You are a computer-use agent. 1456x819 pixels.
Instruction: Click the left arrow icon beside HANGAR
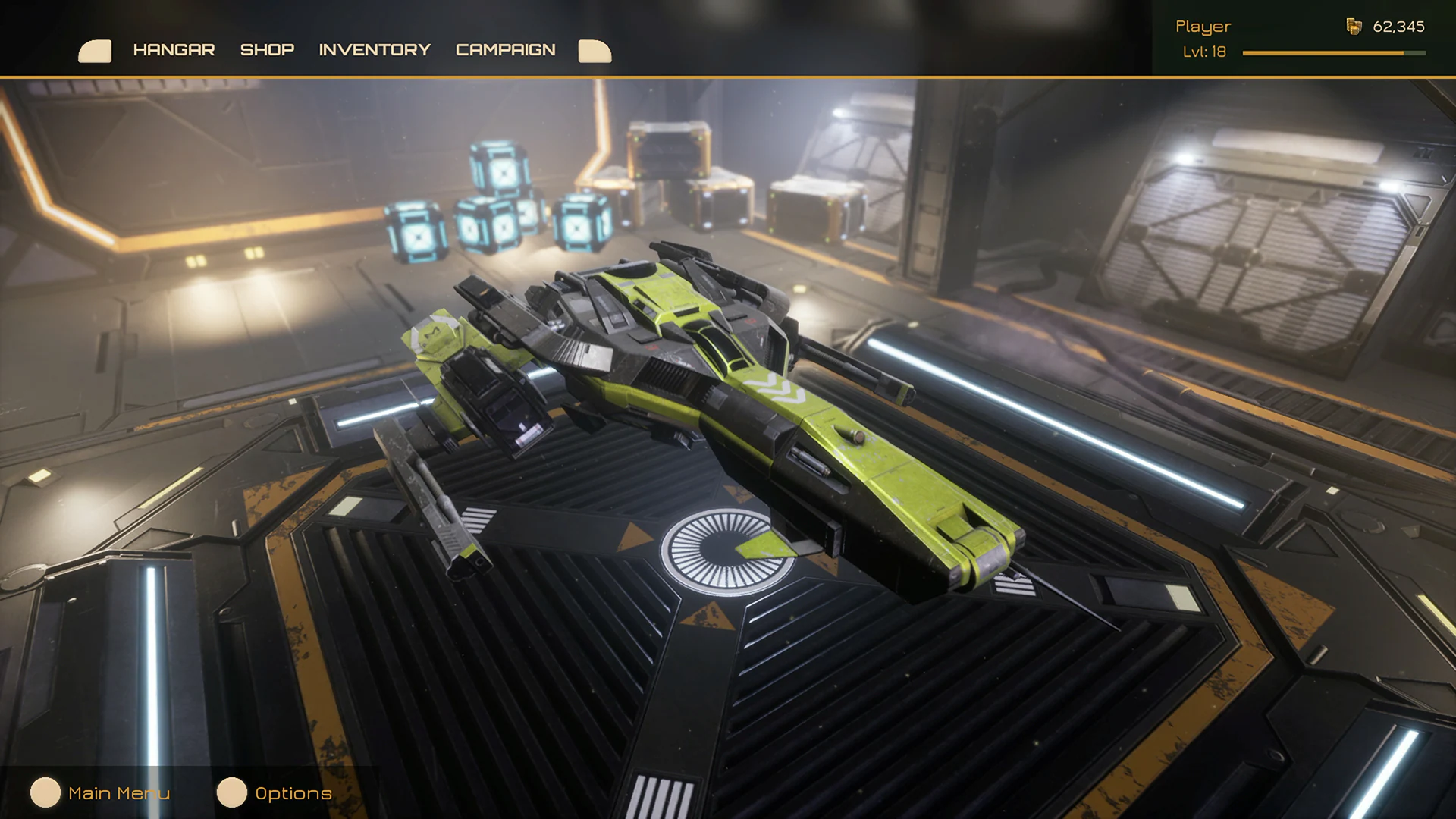click(94, 50)
